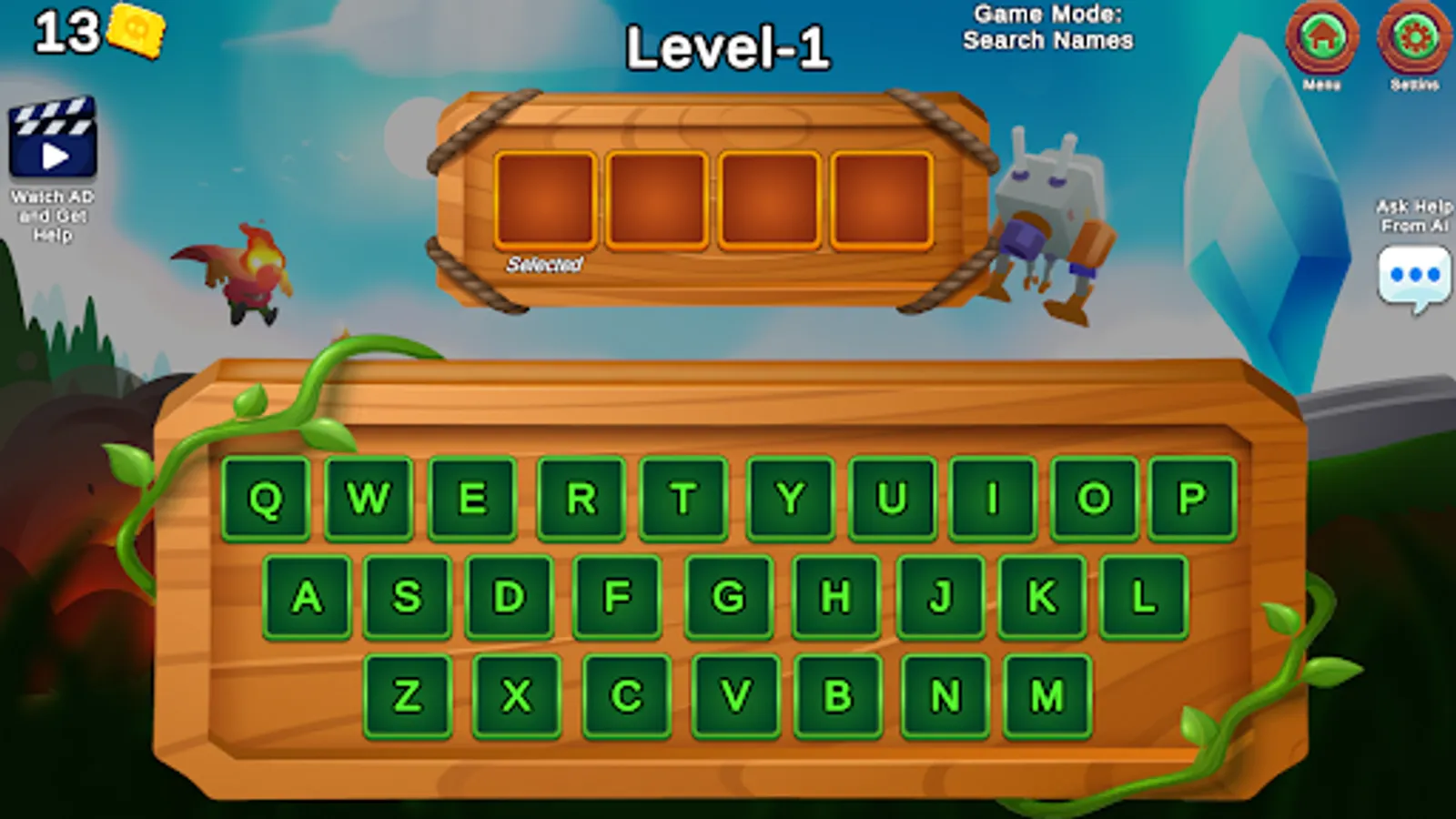This screenshot has height=819, width=1456.
Task: Click the first empty letter slot
Action: [x=547, y=200]
